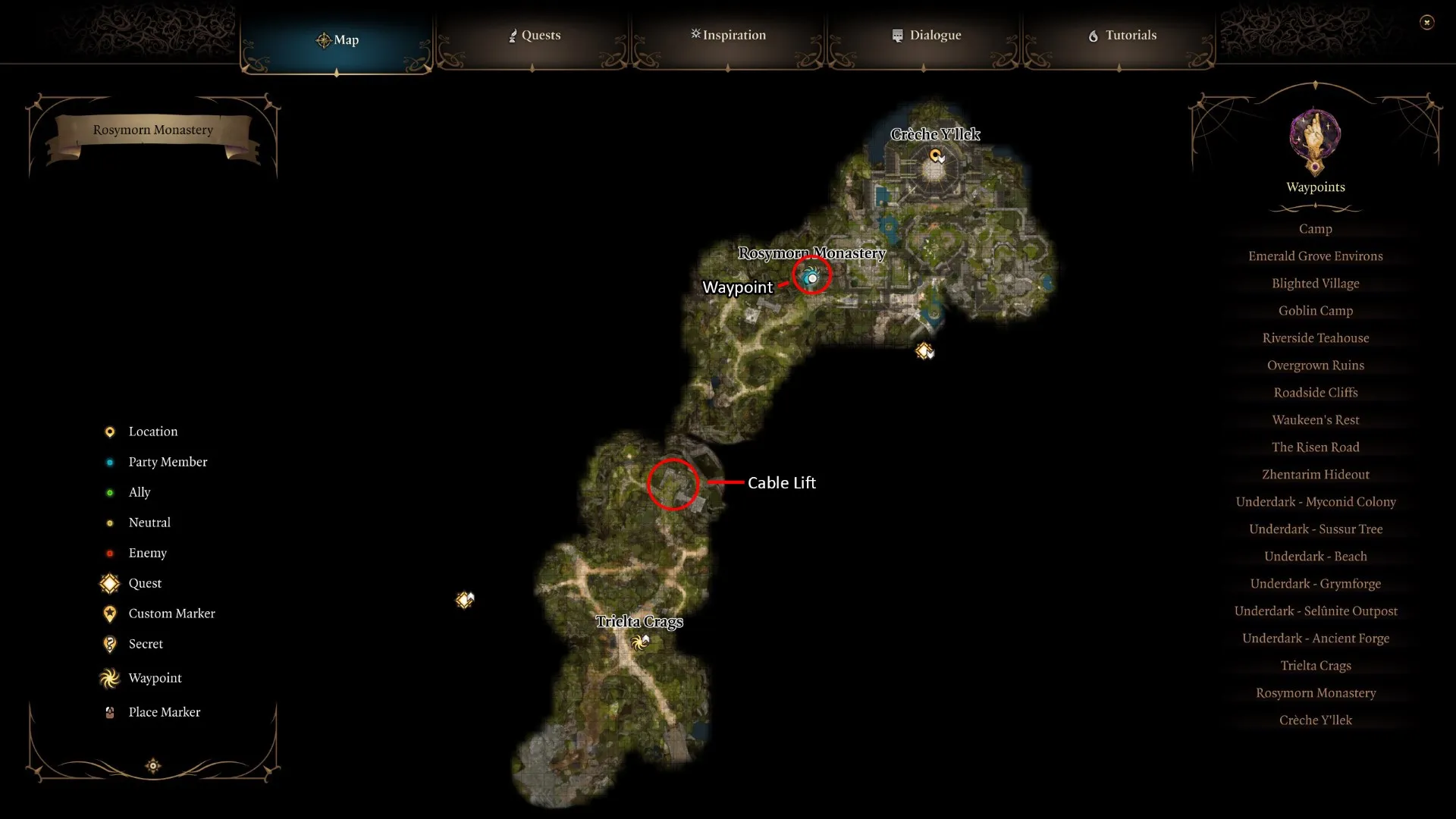Click the circled Cable Lift area on the map
This screenshot has width=1456, height=819.
[673, 484]
